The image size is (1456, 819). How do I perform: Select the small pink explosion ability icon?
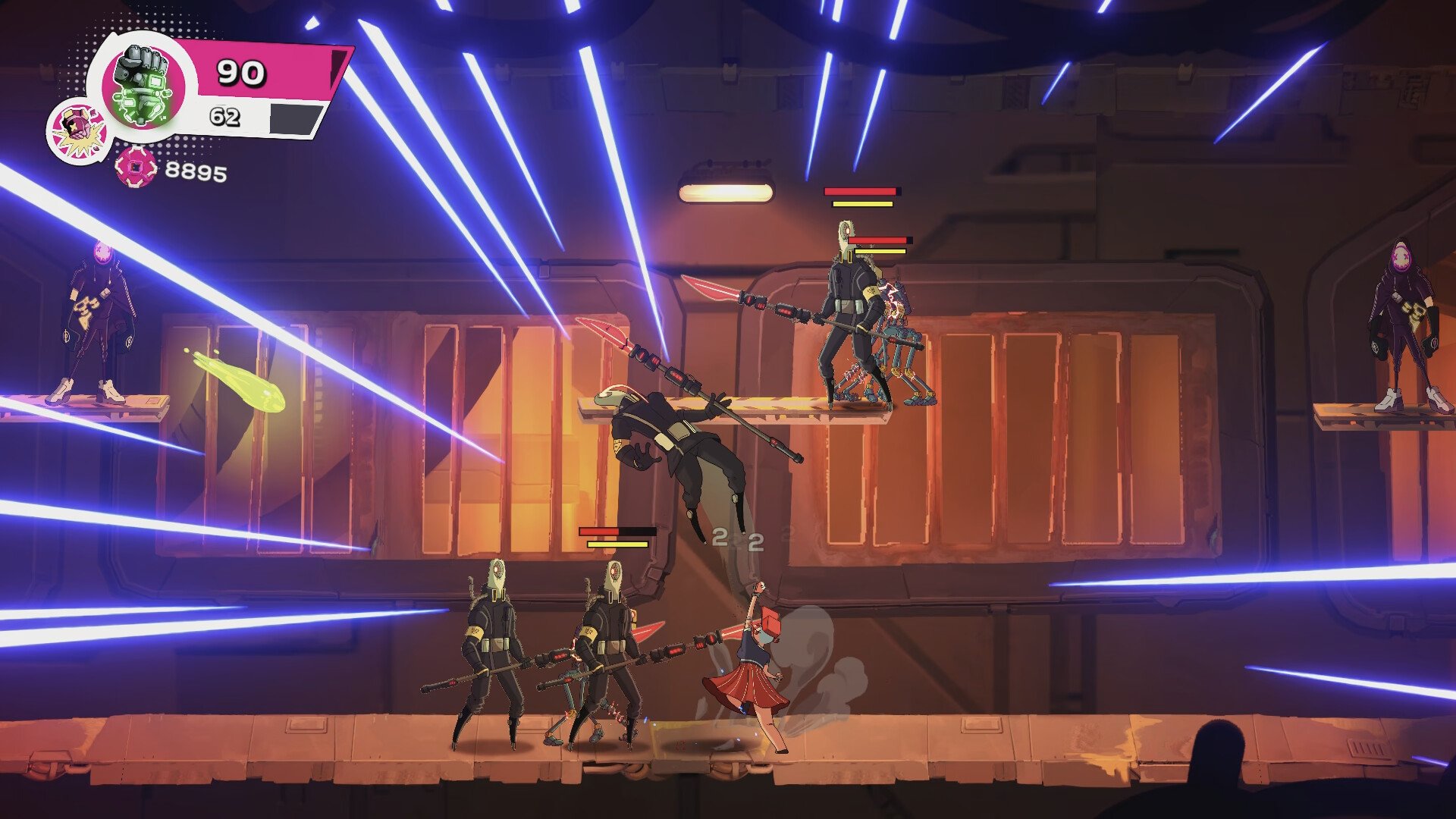[77, 132]
